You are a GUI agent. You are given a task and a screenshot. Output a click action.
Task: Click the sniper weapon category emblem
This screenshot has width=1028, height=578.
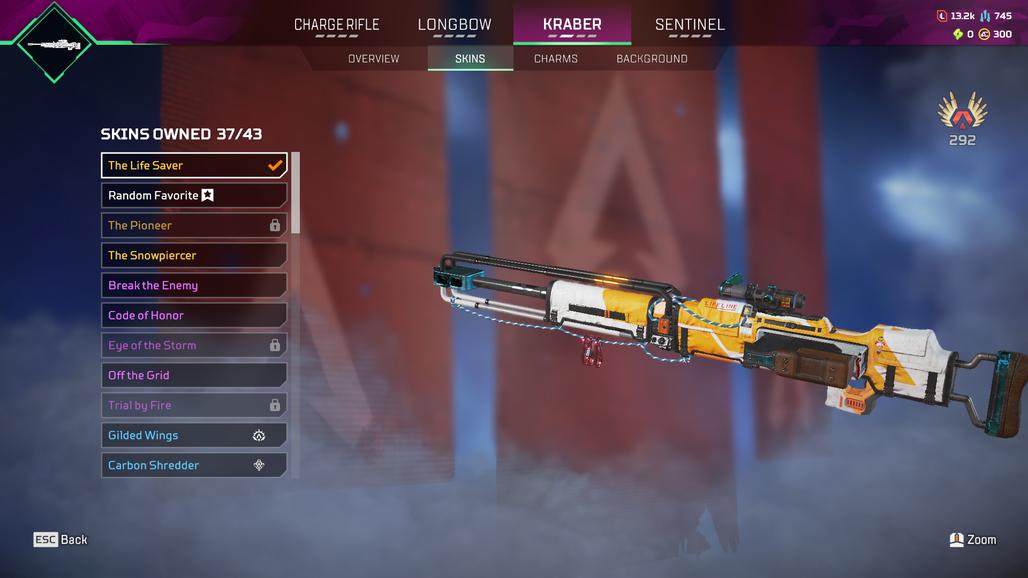coord(54,43)
